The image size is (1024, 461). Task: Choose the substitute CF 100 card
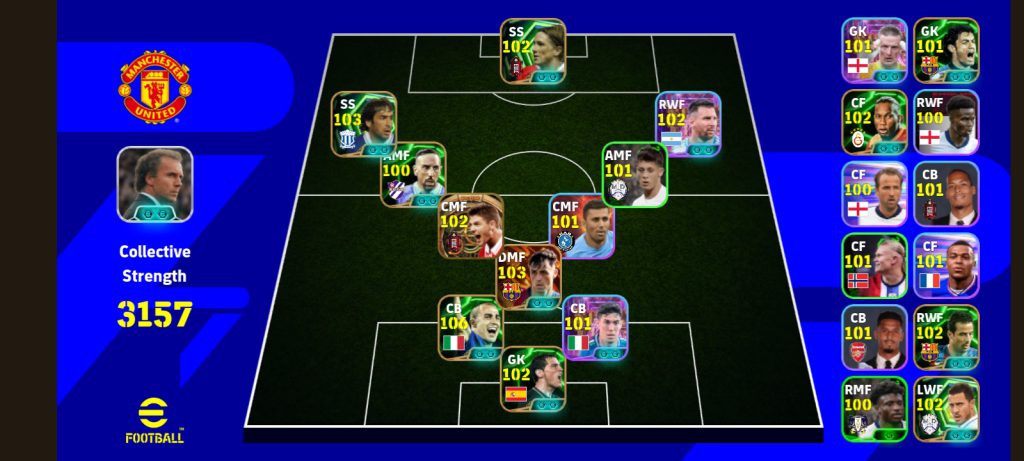coord(874,194)
